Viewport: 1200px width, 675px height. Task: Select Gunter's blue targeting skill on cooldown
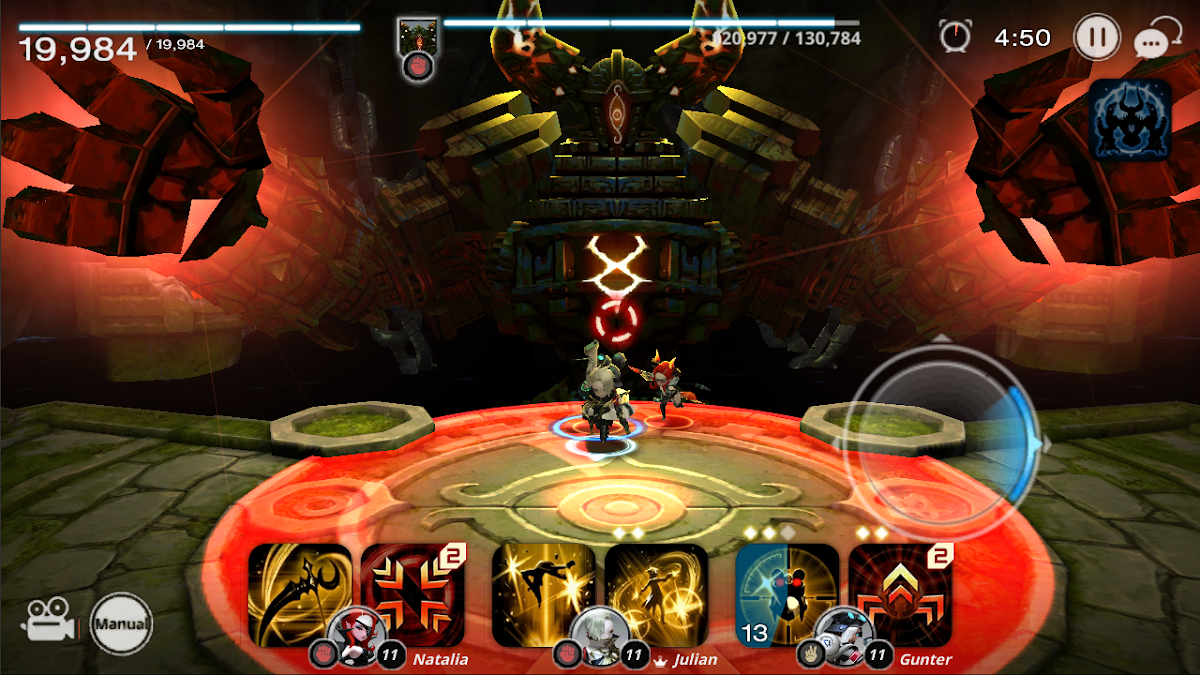787,596
